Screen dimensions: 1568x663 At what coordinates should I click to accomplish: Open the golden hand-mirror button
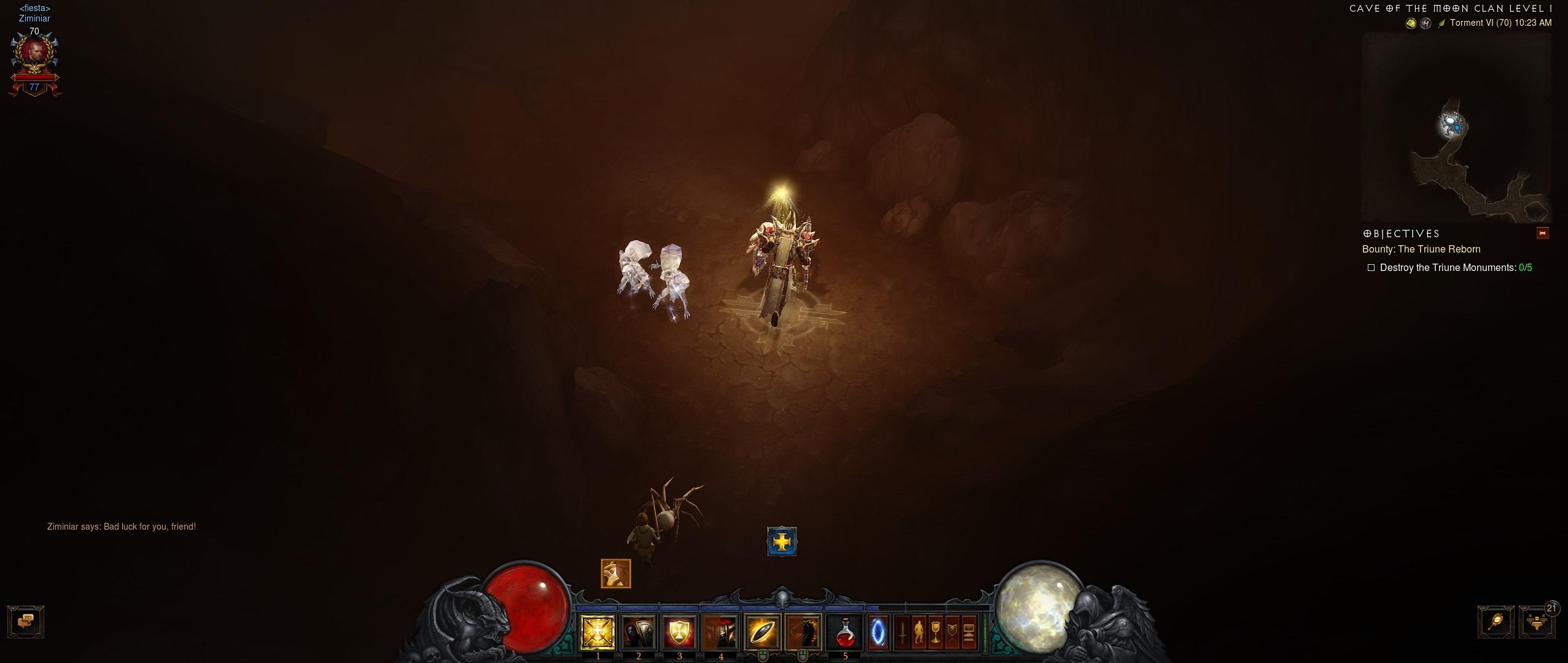coord(1496,622)
